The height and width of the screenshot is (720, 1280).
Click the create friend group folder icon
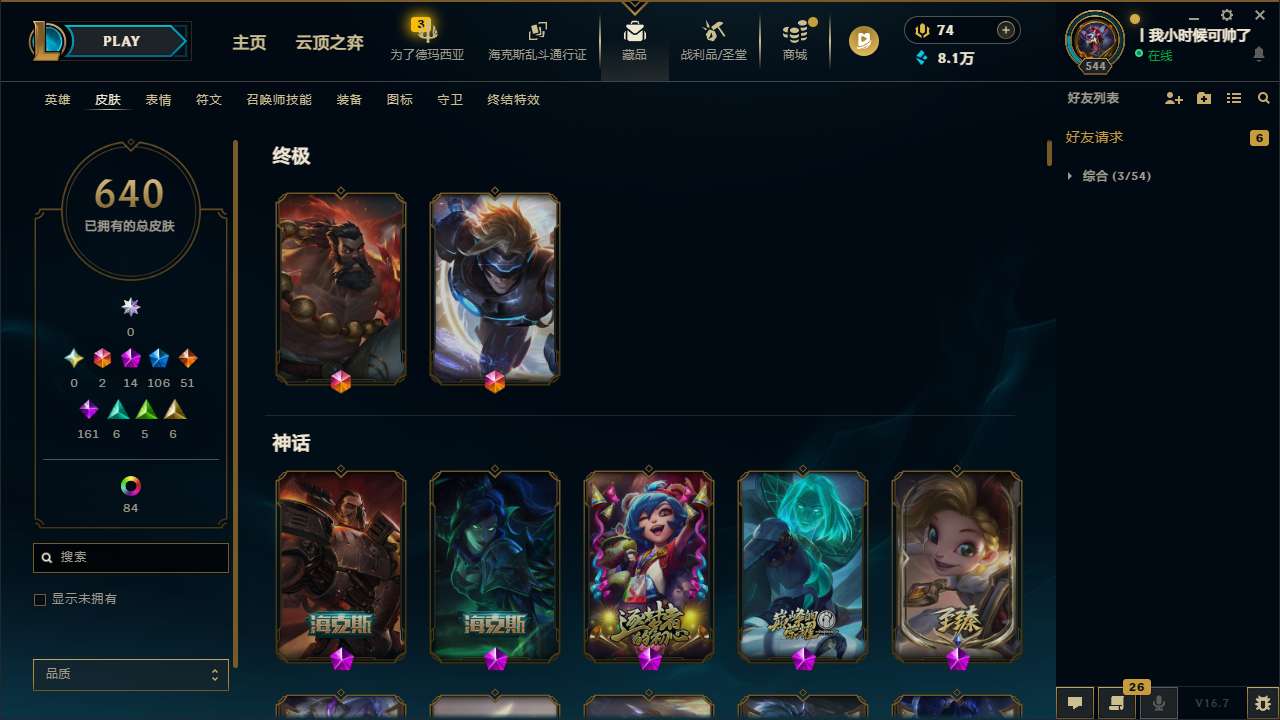[x=1203, y=98]
